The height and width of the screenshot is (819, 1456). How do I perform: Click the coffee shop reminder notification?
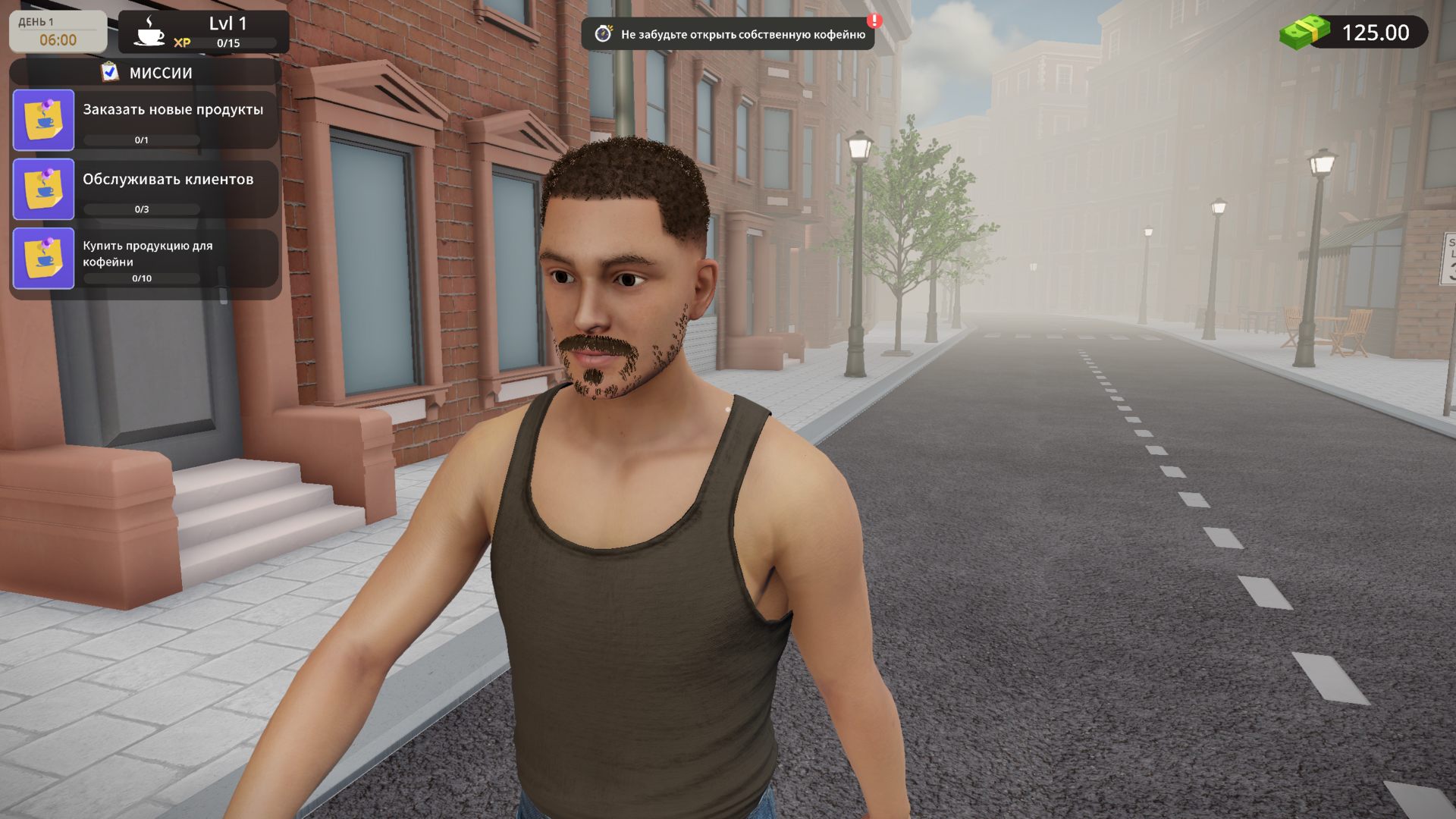(728, 34)
